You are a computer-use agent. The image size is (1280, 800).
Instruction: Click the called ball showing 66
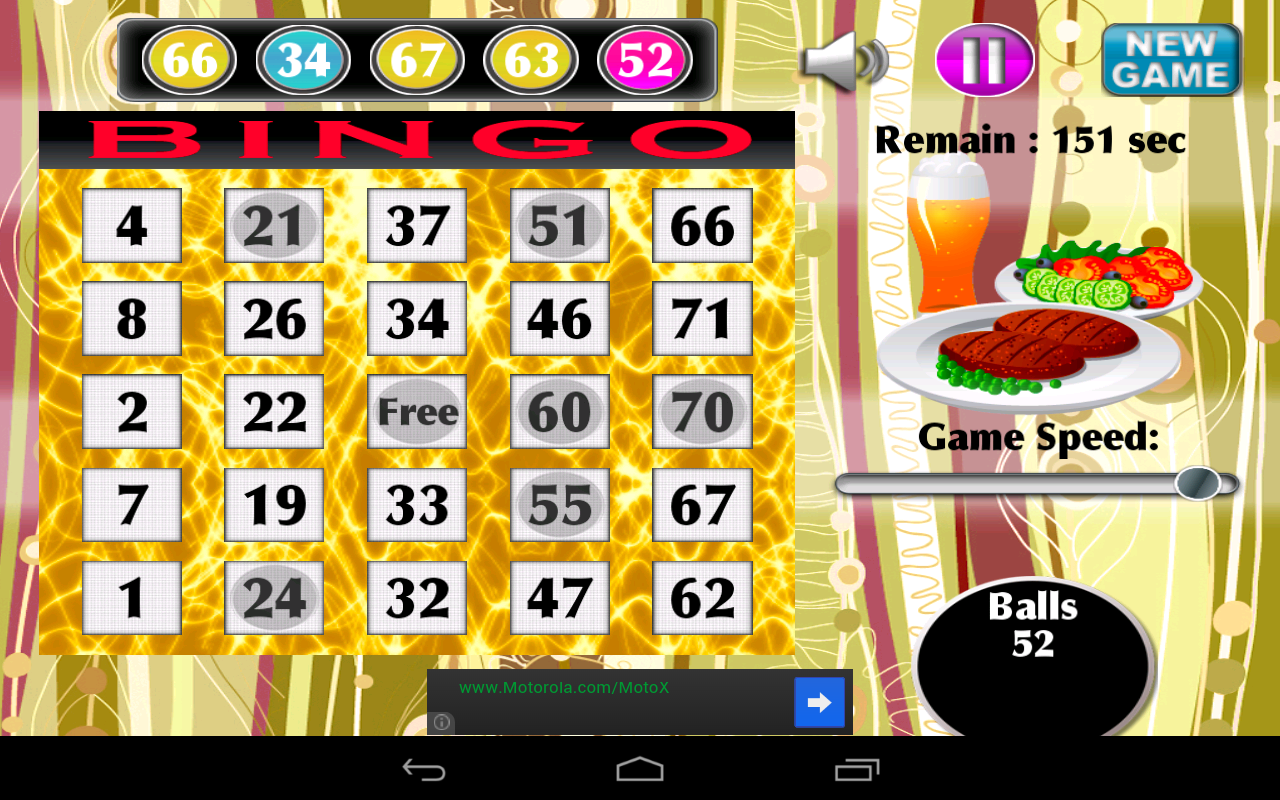188,59
